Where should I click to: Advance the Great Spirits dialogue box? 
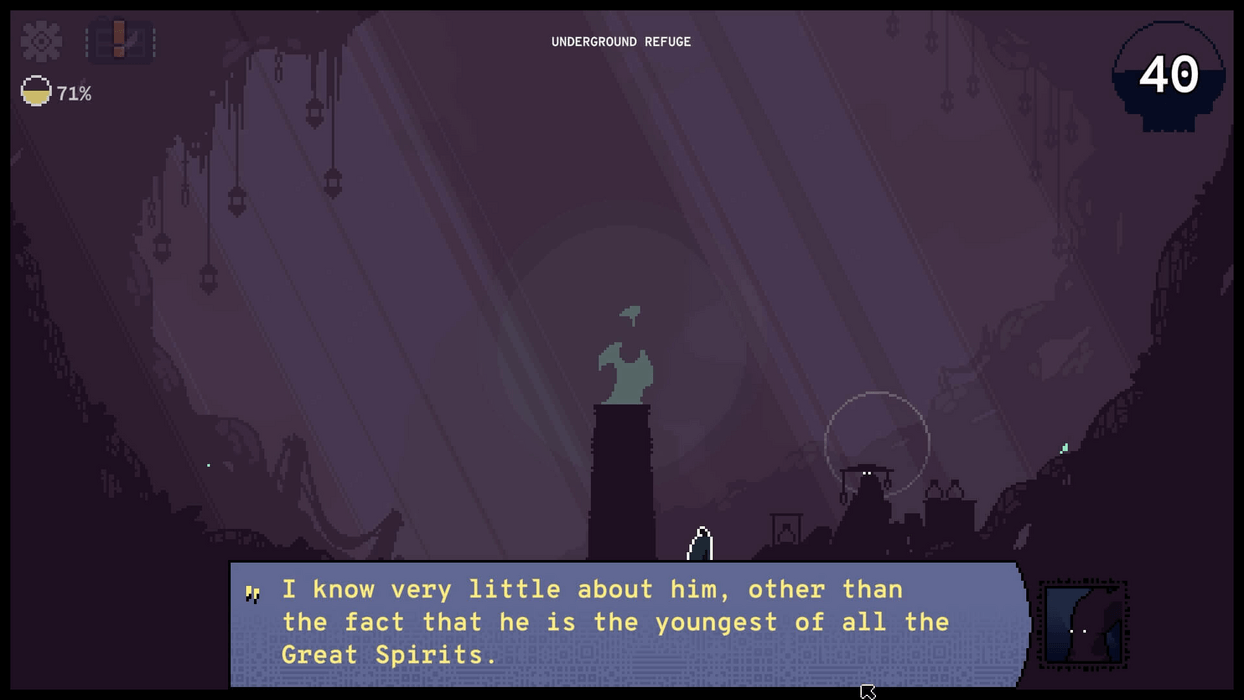628,623
